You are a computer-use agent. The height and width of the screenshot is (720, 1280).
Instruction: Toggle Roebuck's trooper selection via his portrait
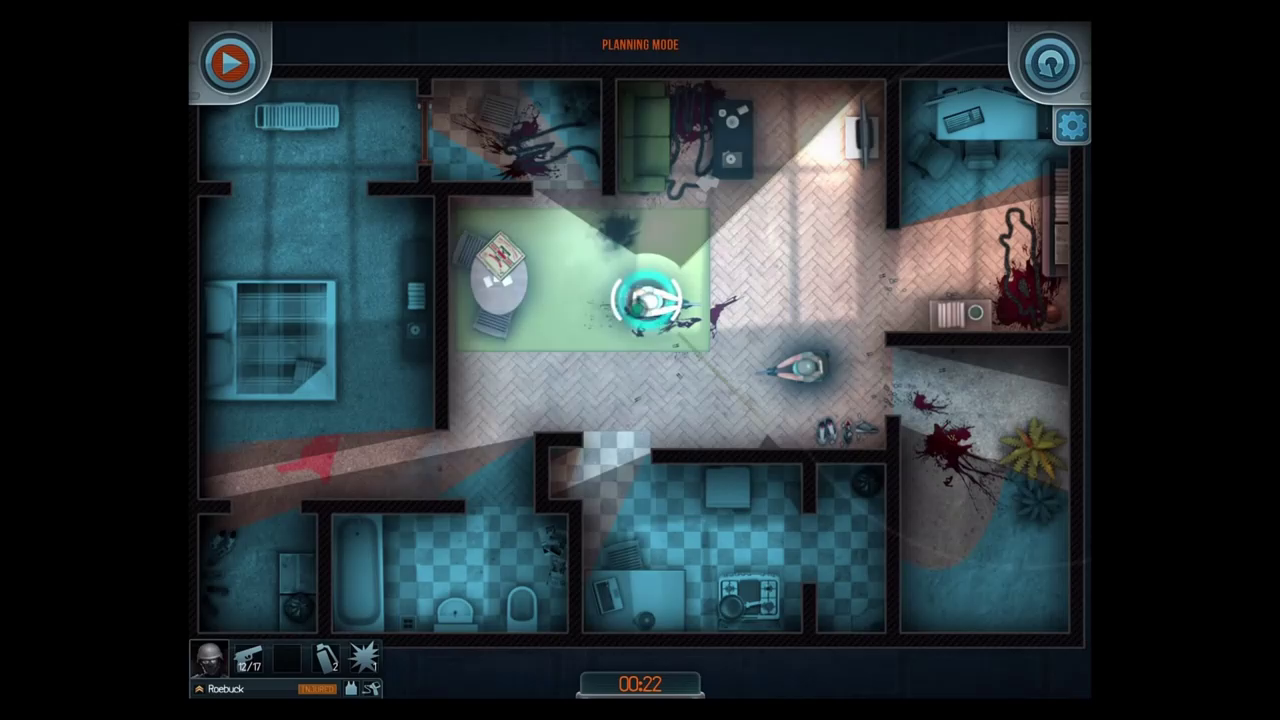click(x=210, y=656)
